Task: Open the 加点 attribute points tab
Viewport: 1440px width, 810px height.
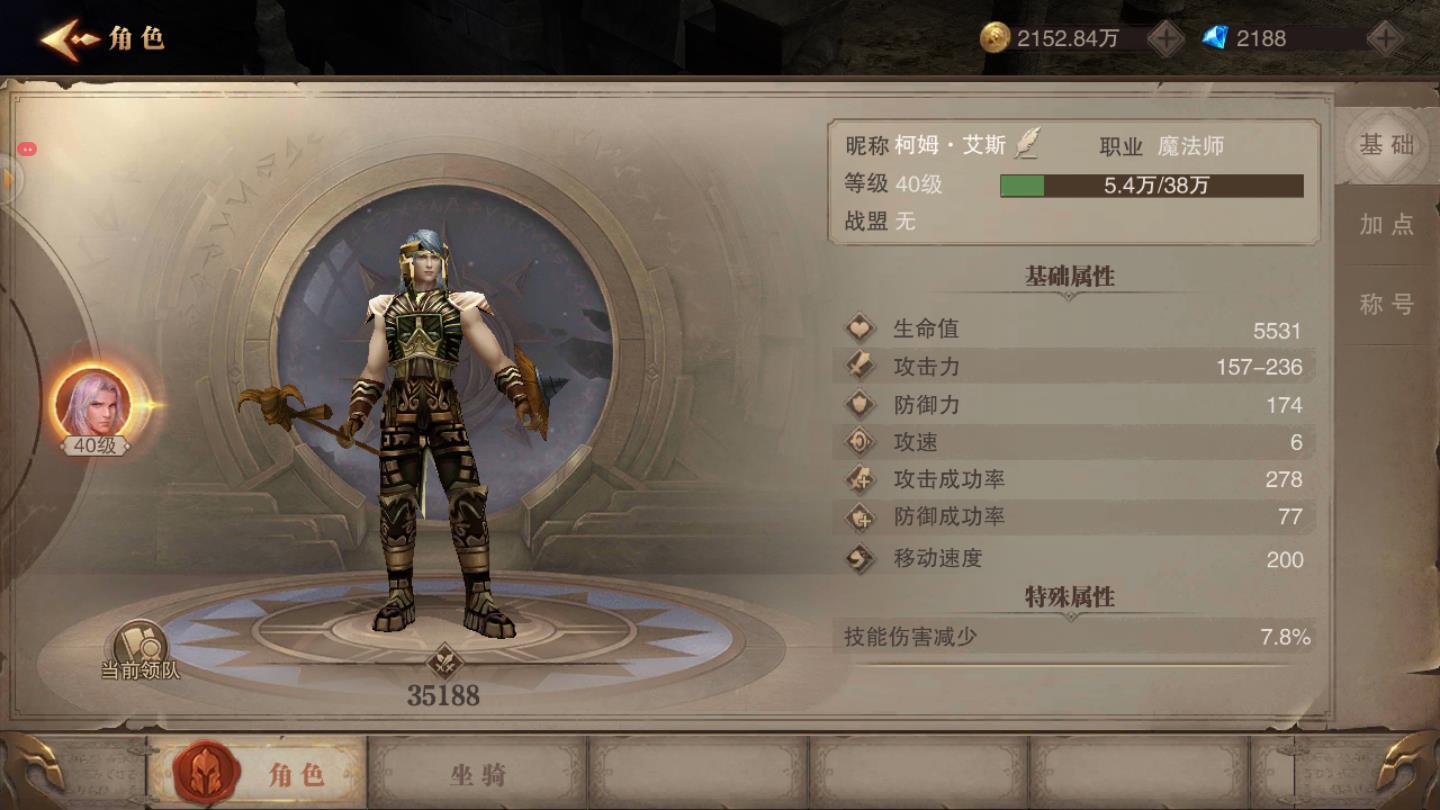Action: tap(1386, 225)
